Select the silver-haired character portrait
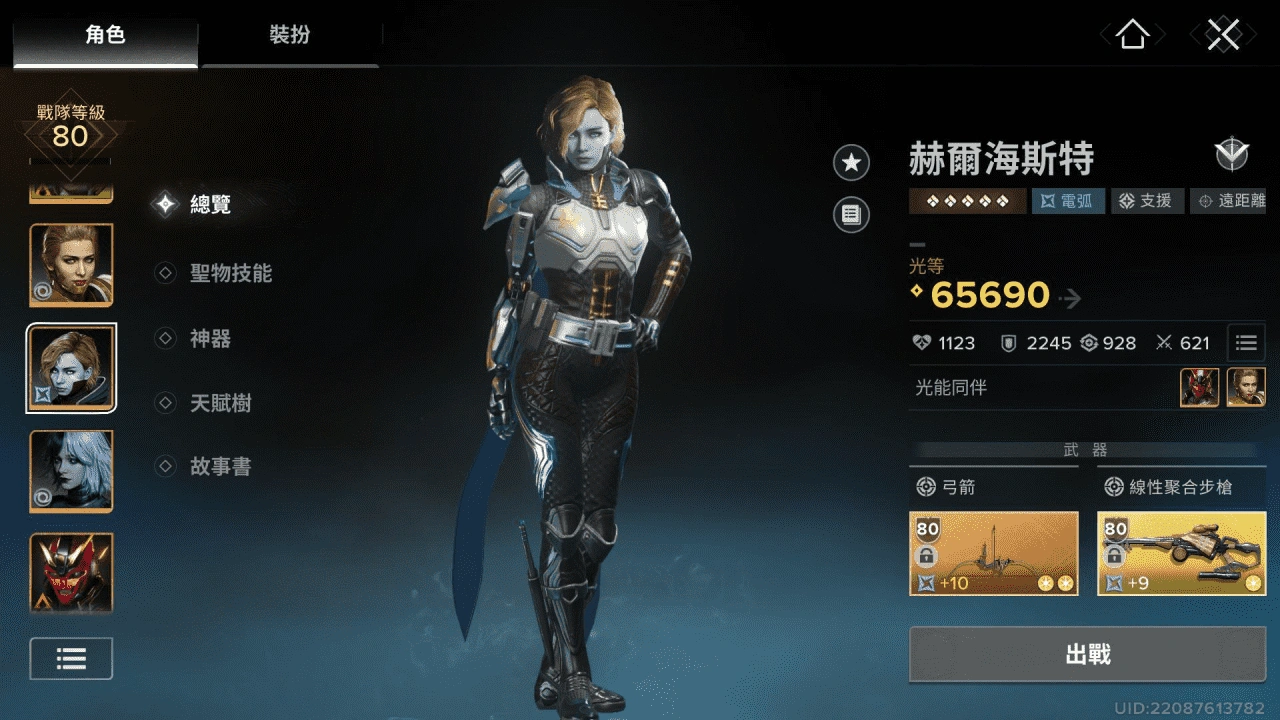Viewport: 1280px width, 720px height. tap(71, 470)
